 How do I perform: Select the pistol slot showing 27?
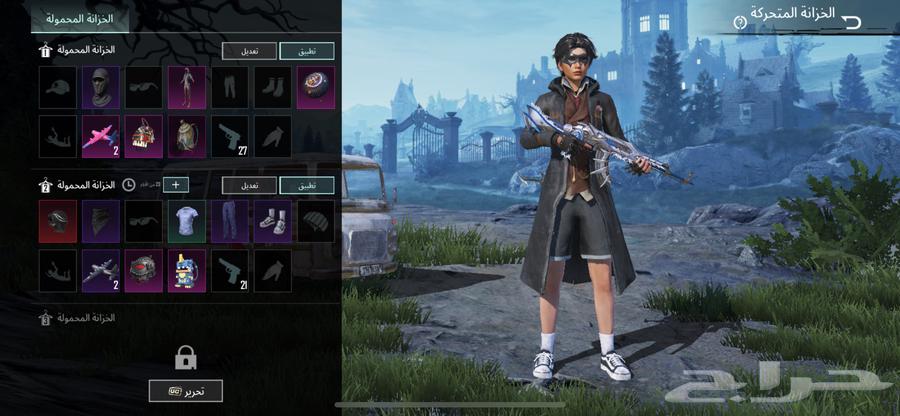(x=229, y=136)
